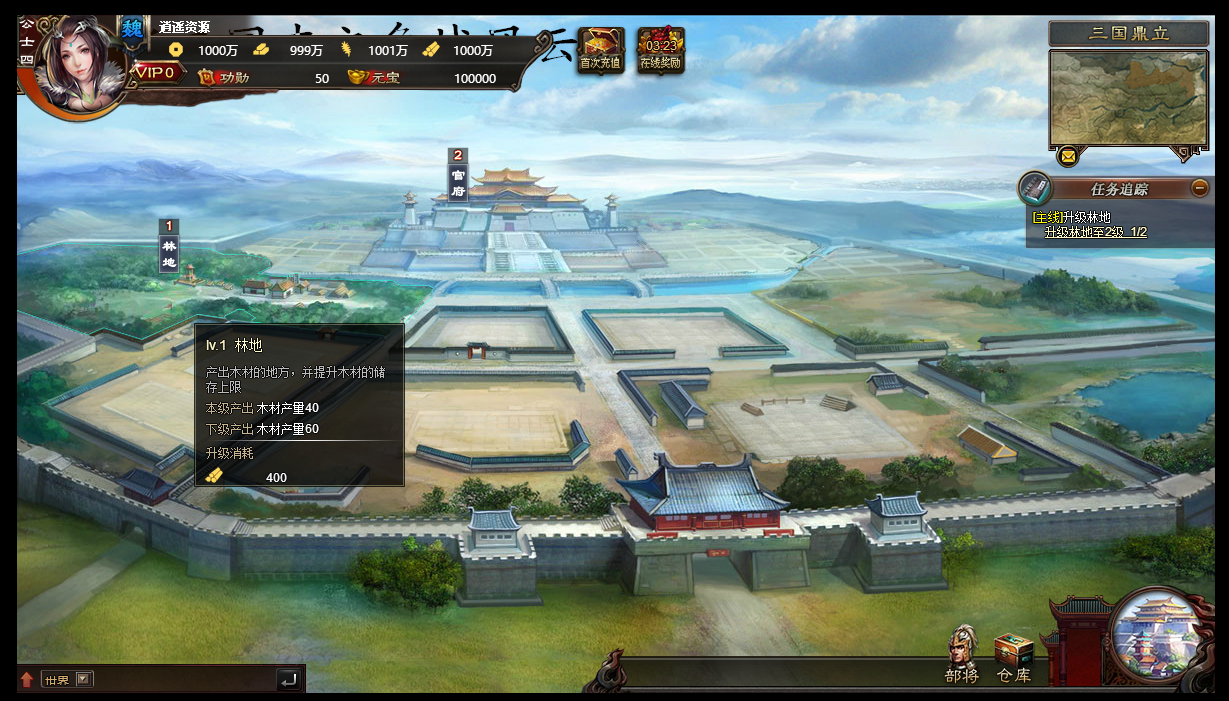Screen dimensions: 1229x701
Task: Click the 魏 faction emblem
Action: click(x=132, y=29)
